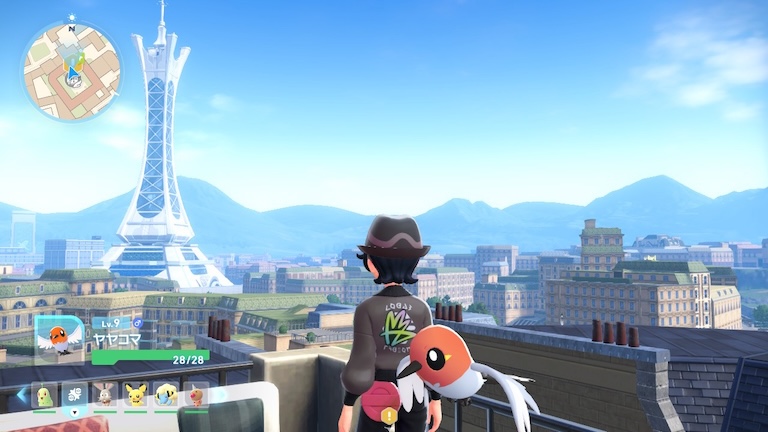This screenshot has width=768, height=432.
Task: Select Mareep in the party bar
Action: tap(166, 396)
